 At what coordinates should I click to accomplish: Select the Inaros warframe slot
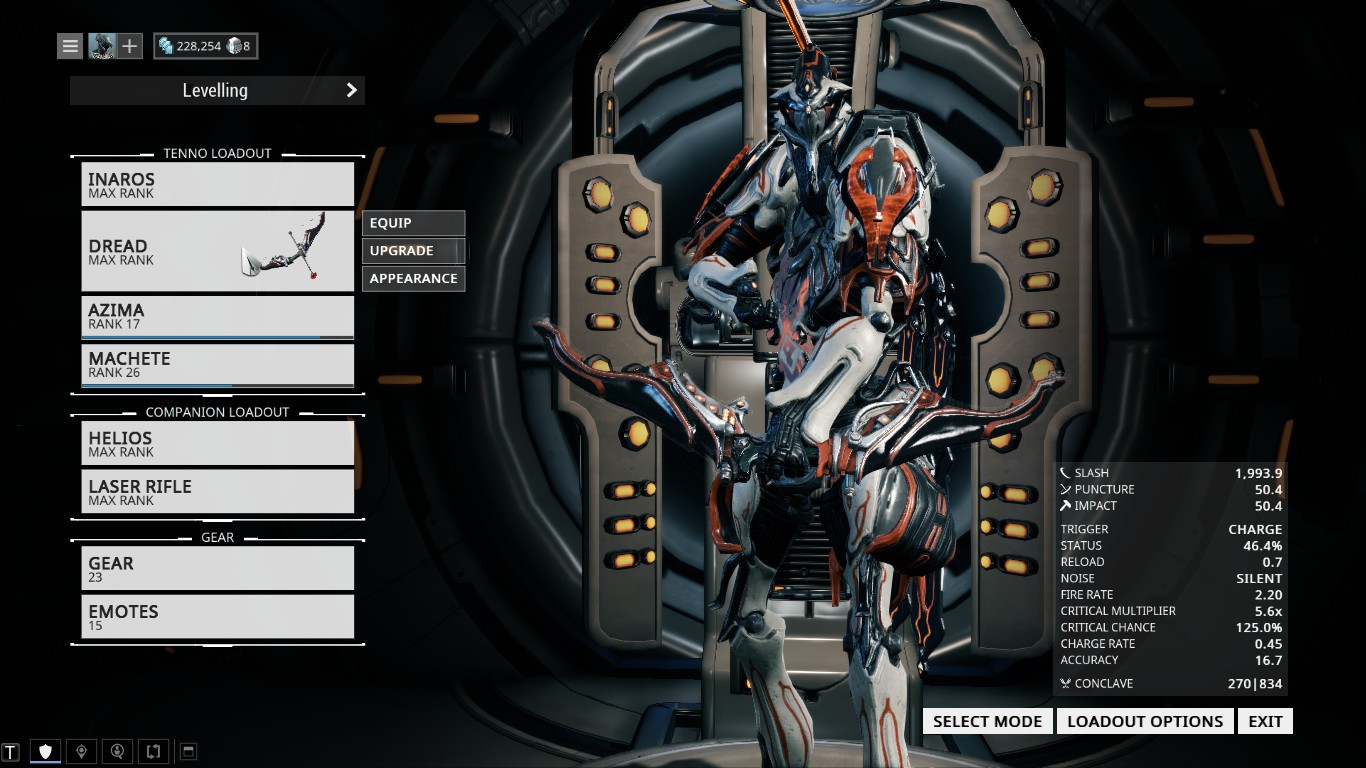click(x=217, y=185)
